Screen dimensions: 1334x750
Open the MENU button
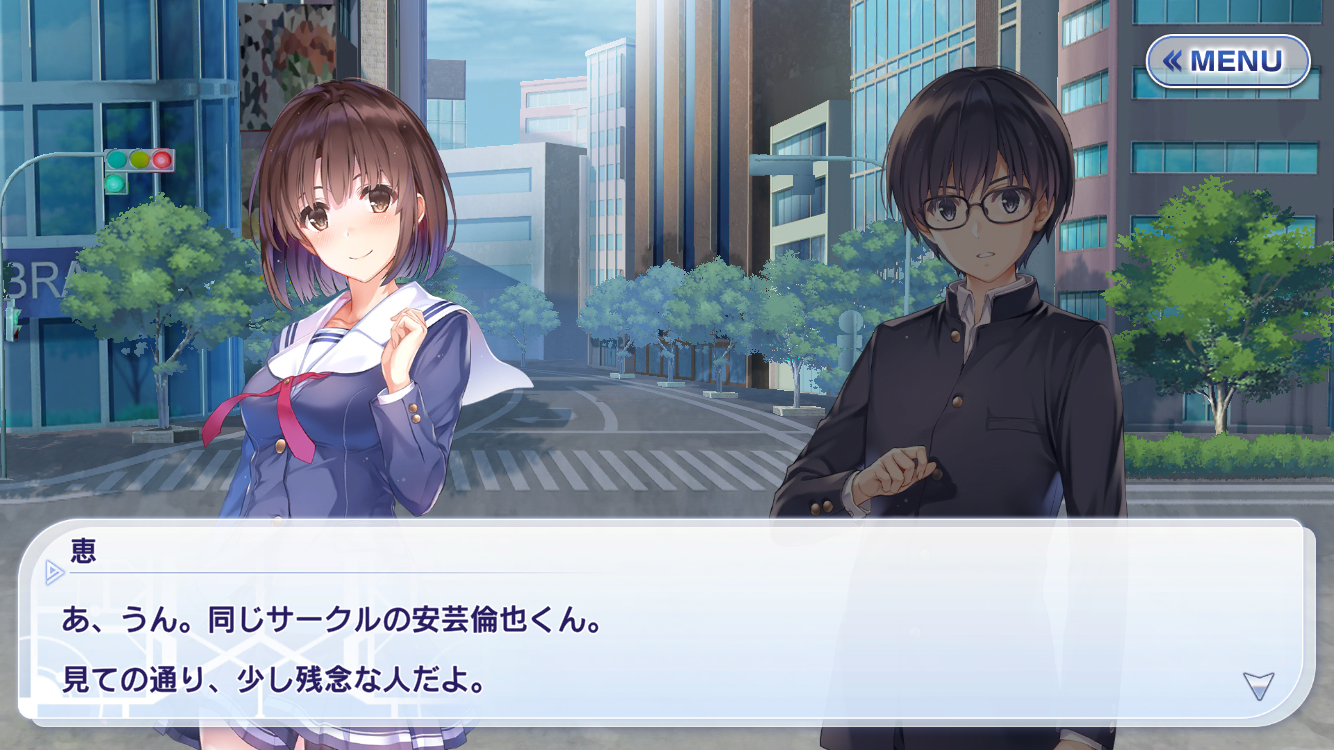[x=1227, y=62]
